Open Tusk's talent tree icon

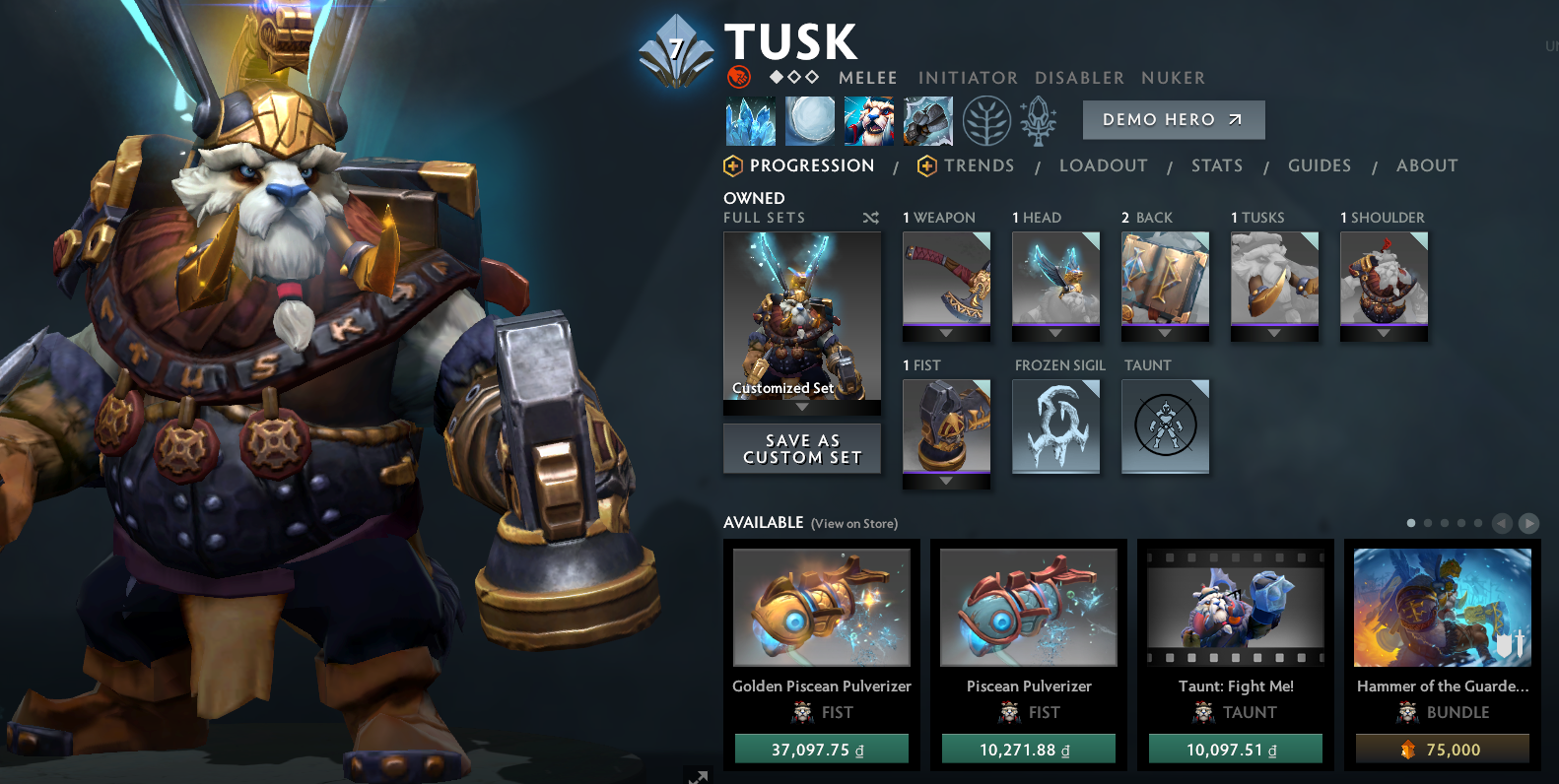pos(986,120)
